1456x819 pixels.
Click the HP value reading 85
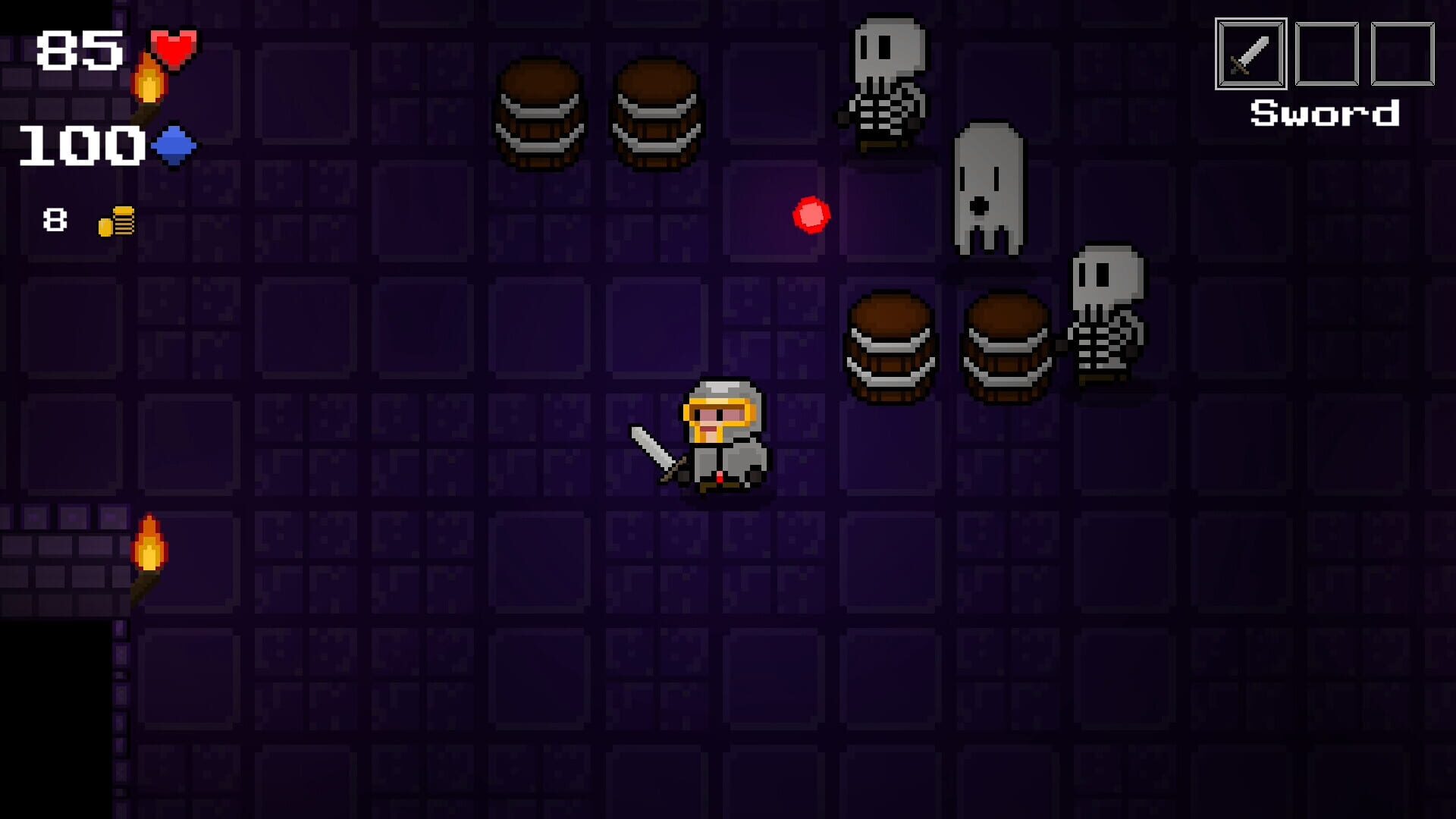[80, 49]
